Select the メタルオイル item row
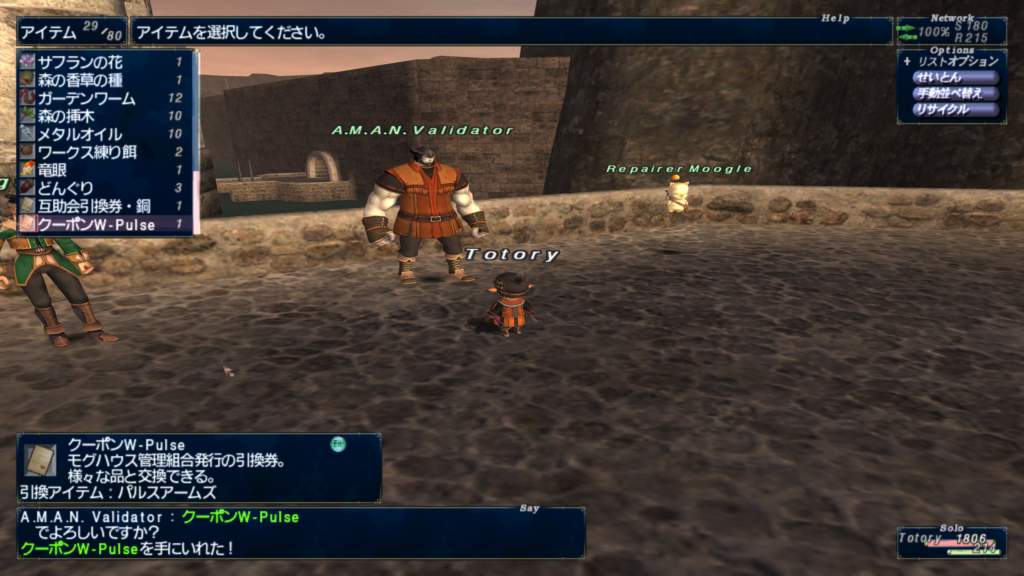Screen dimensions: 1024x576 click(100, 134)
